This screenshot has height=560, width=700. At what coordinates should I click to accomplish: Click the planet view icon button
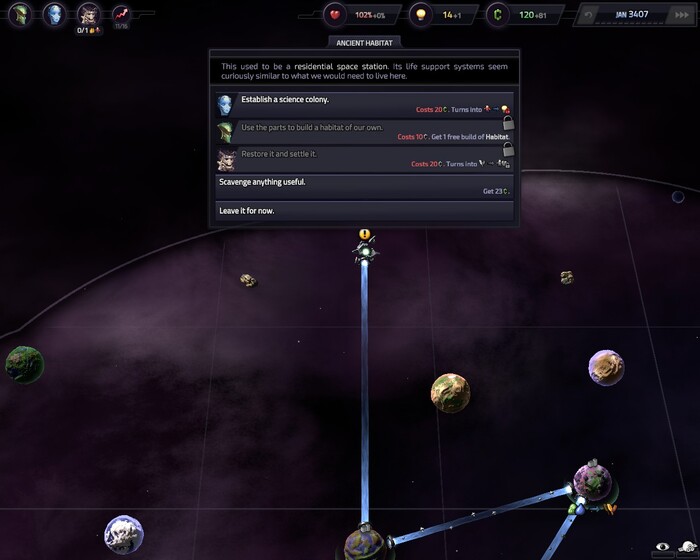[x=687, y=547]
